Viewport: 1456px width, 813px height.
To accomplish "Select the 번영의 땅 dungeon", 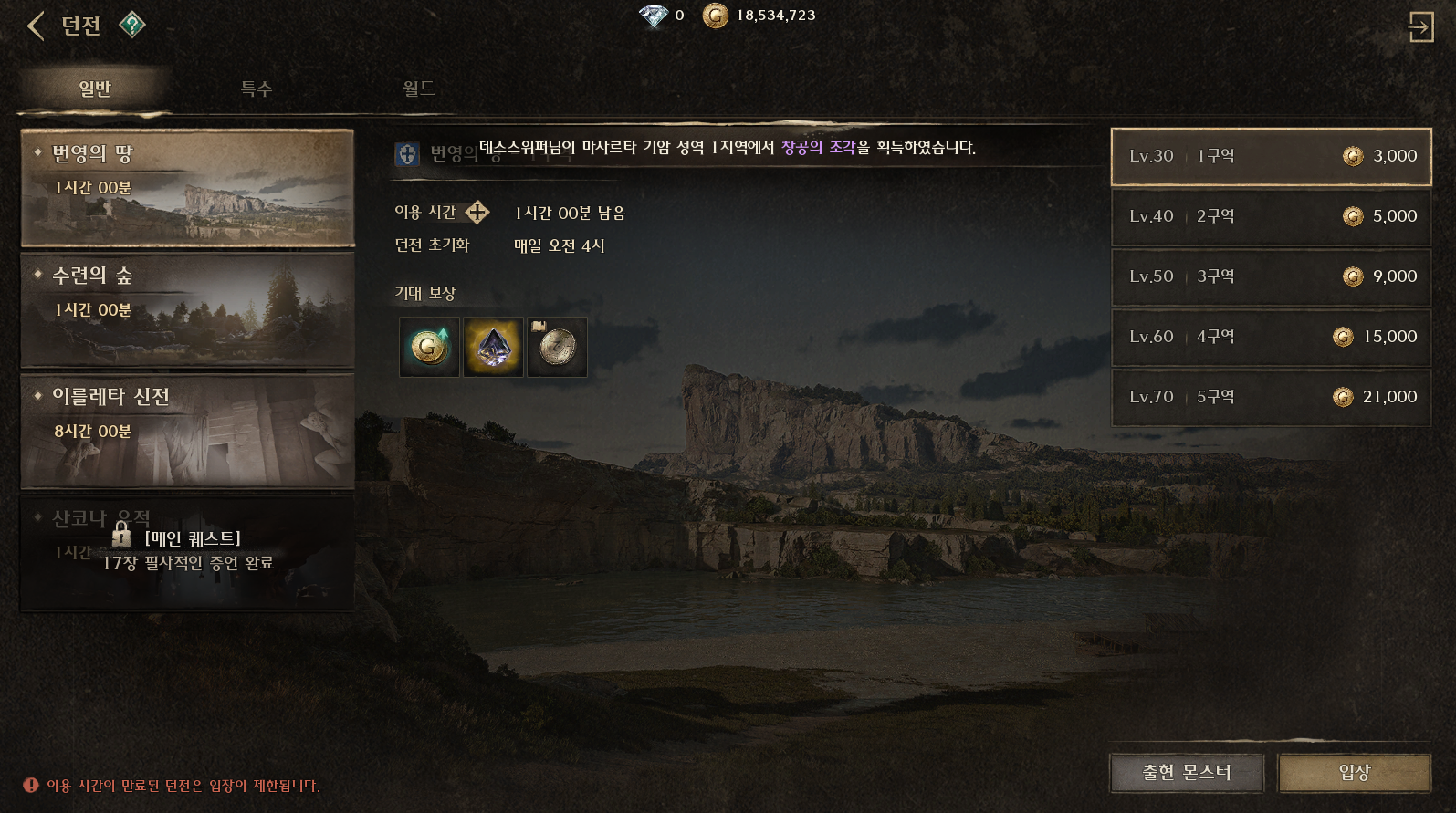I will (x=187, y=188).
